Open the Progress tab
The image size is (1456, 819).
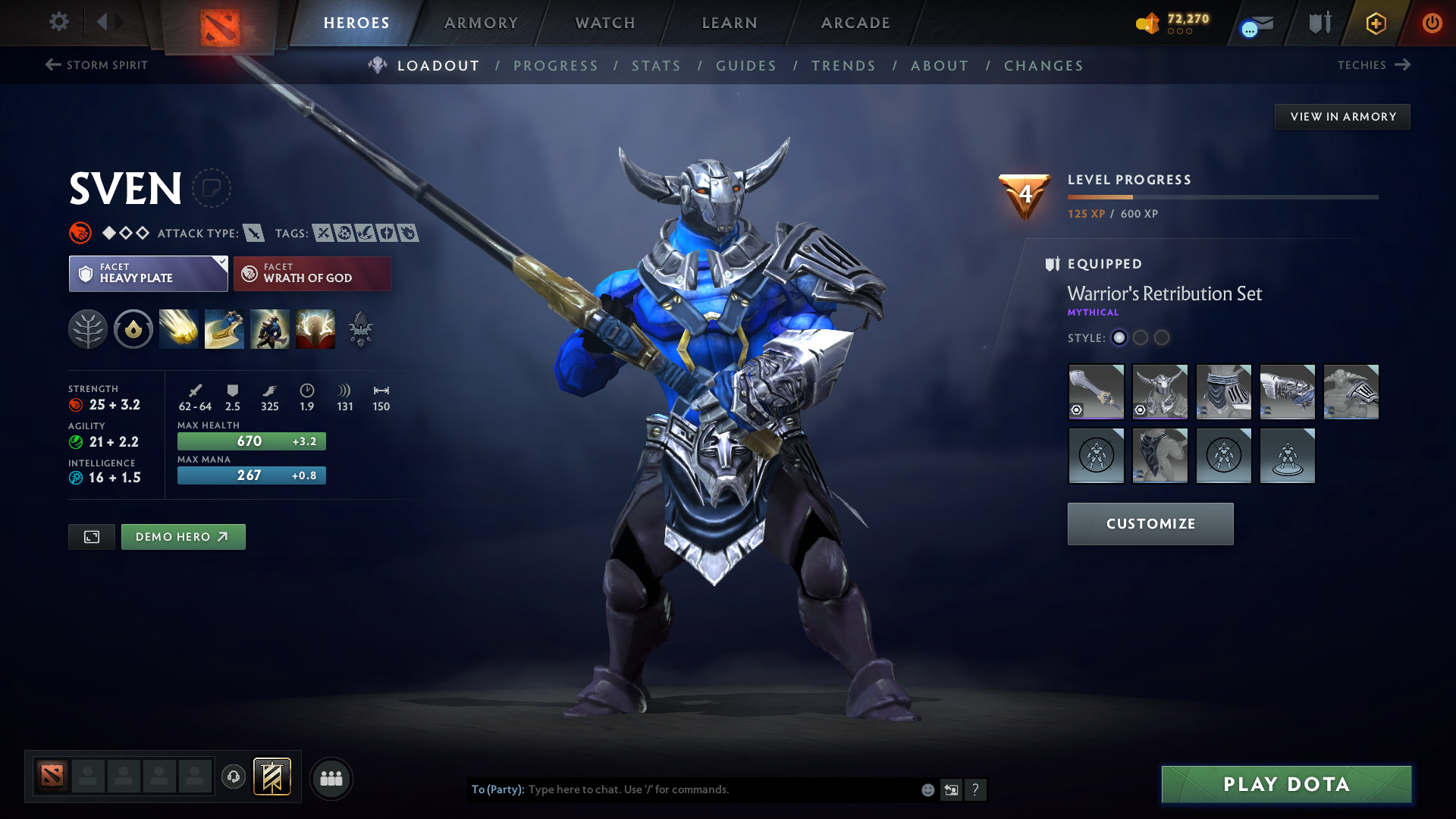coord(556,65)
